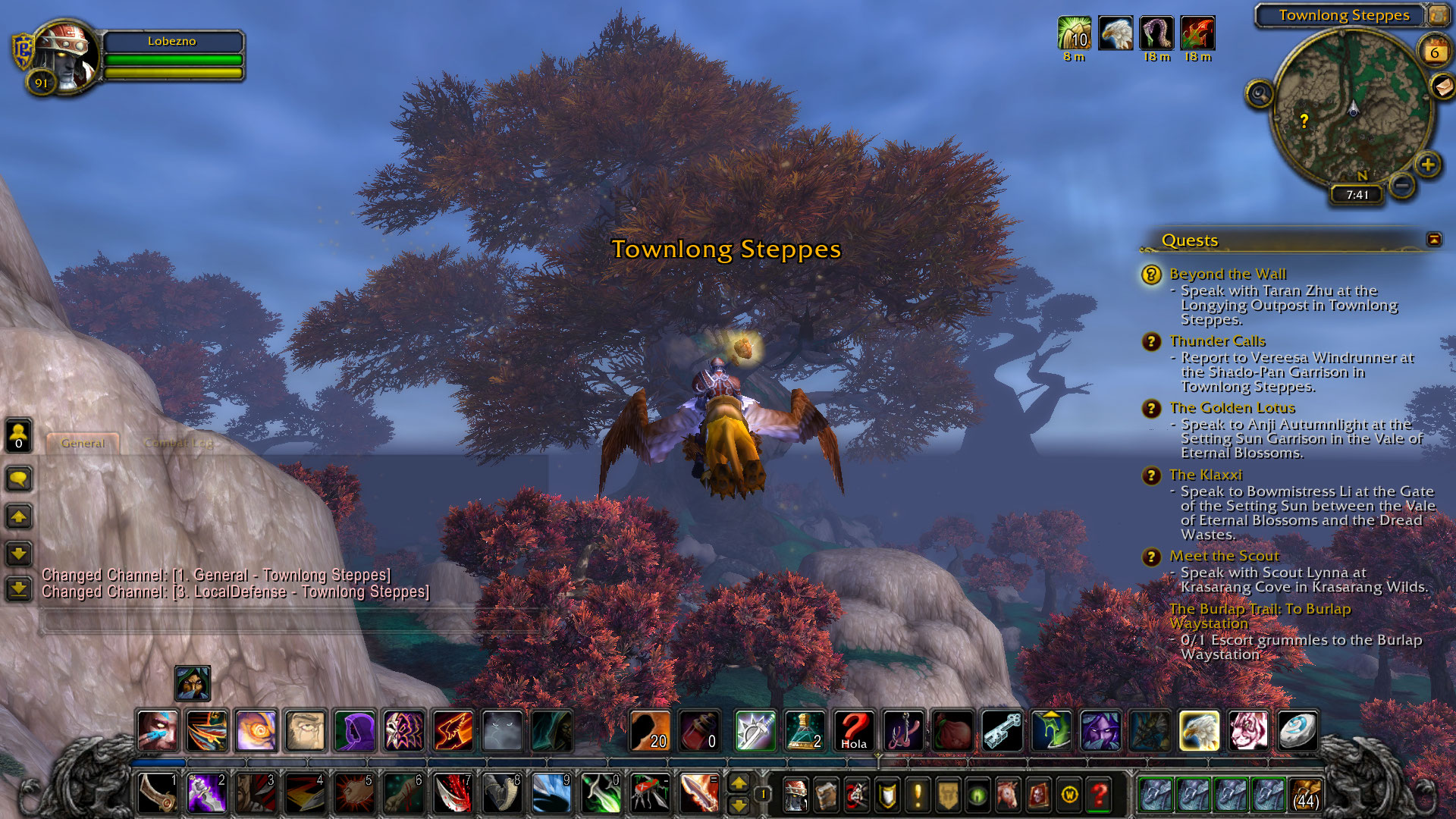
Task: Select the General chat tab
Action: pyautogui.click(x=83, y=443)
